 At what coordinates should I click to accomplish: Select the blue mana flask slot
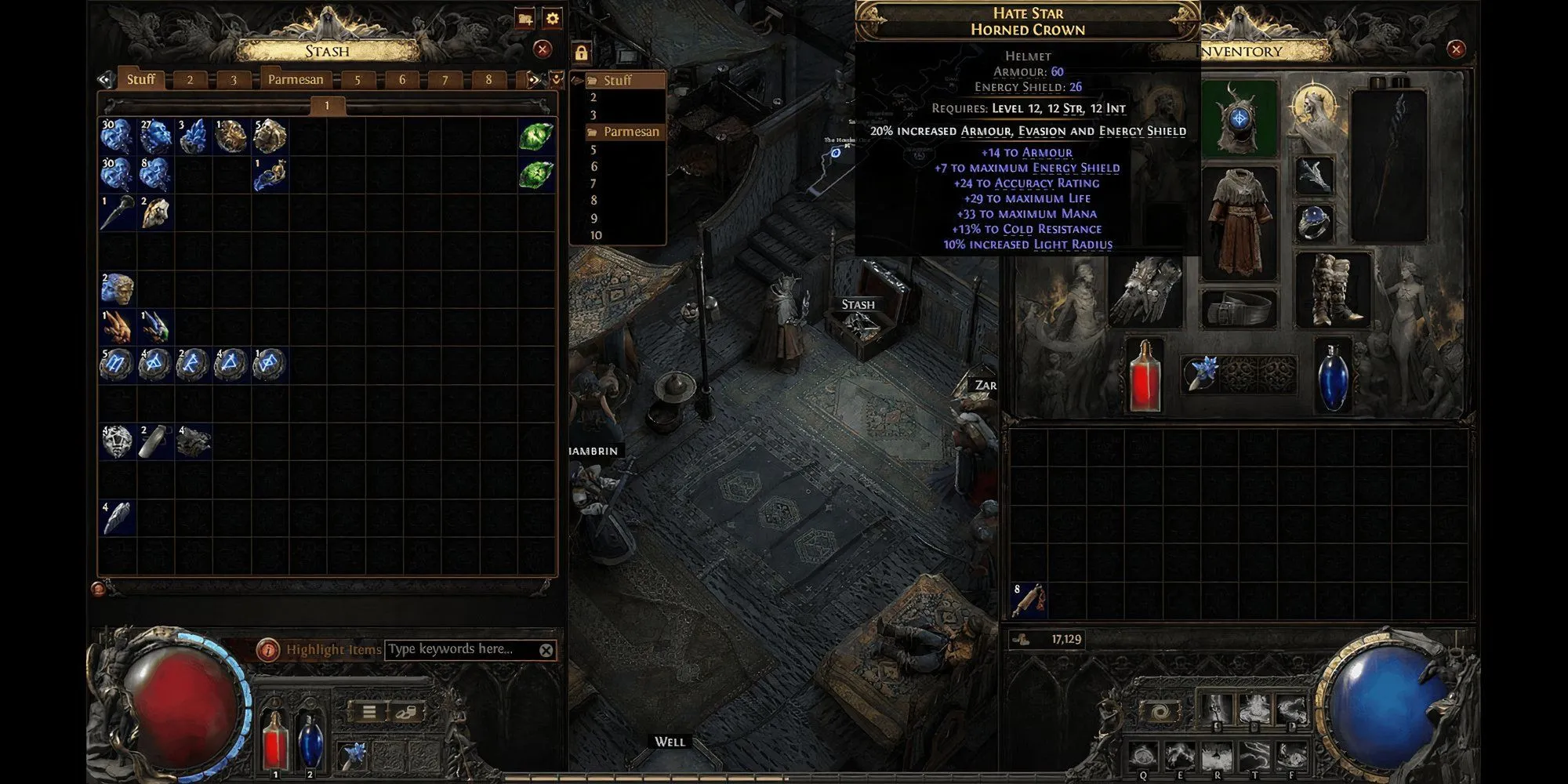point(1333,376)
